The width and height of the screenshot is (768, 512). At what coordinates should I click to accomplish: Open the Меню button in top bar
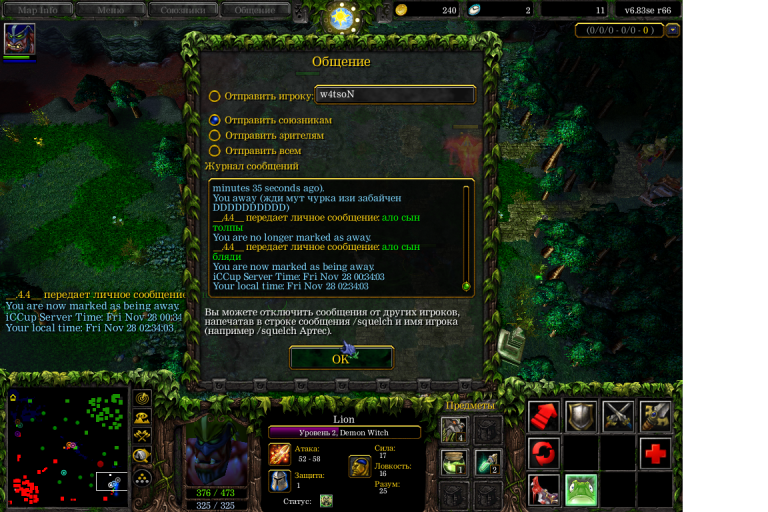pyautogui.click(x=110, y=10)
